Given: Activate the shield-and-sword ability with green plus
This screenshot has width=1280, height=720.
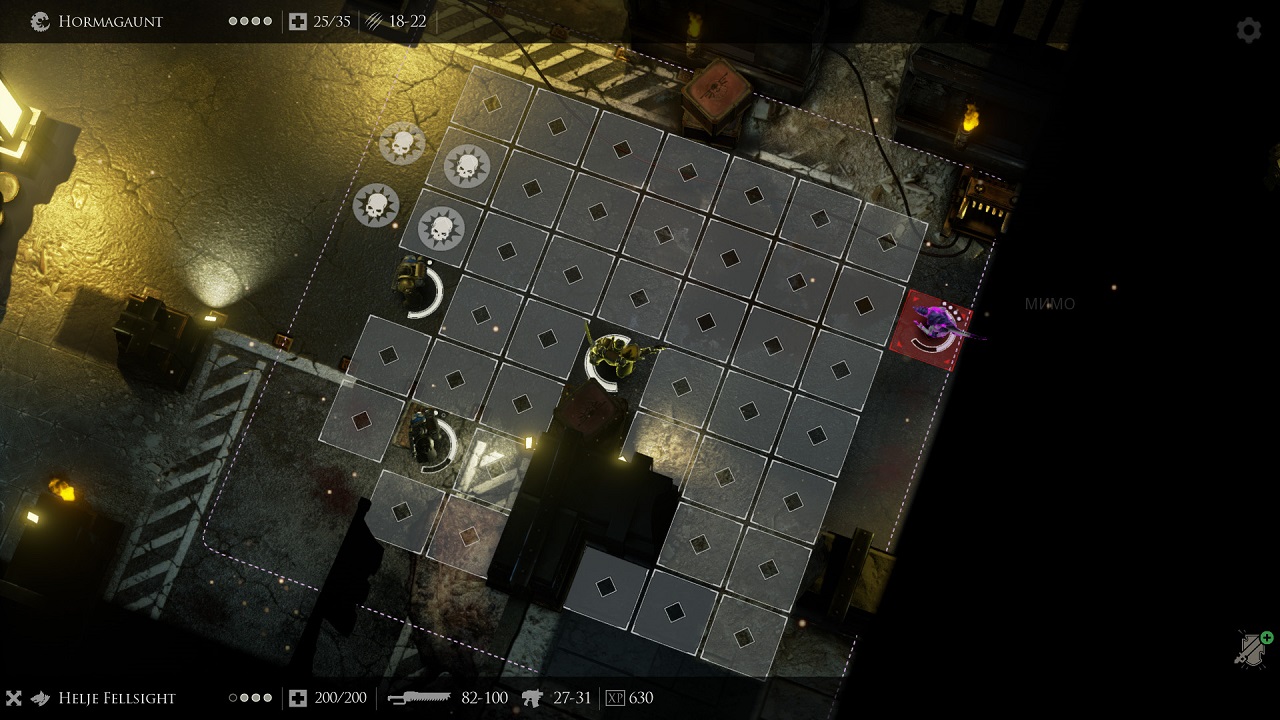Looking at the screenshot, I should (x=1252, y=649).
